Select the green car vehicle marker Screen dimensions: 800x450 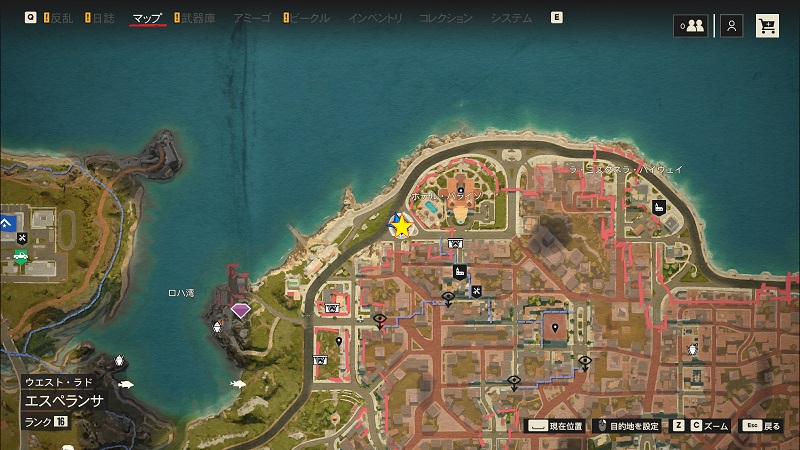[x=20, y=257]
